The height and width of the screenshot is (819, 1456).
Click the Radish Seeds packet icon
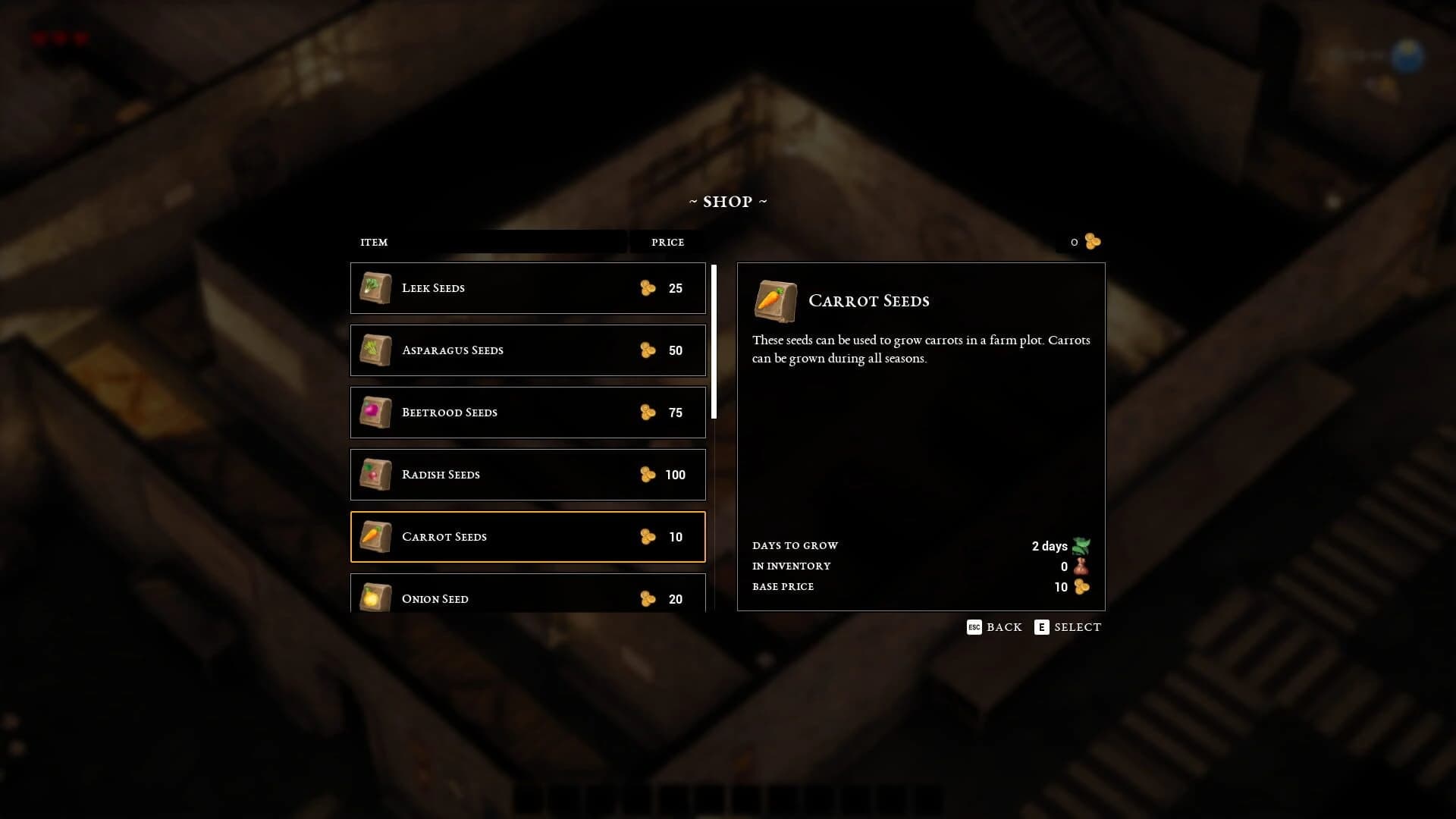(x=373, y=475)
